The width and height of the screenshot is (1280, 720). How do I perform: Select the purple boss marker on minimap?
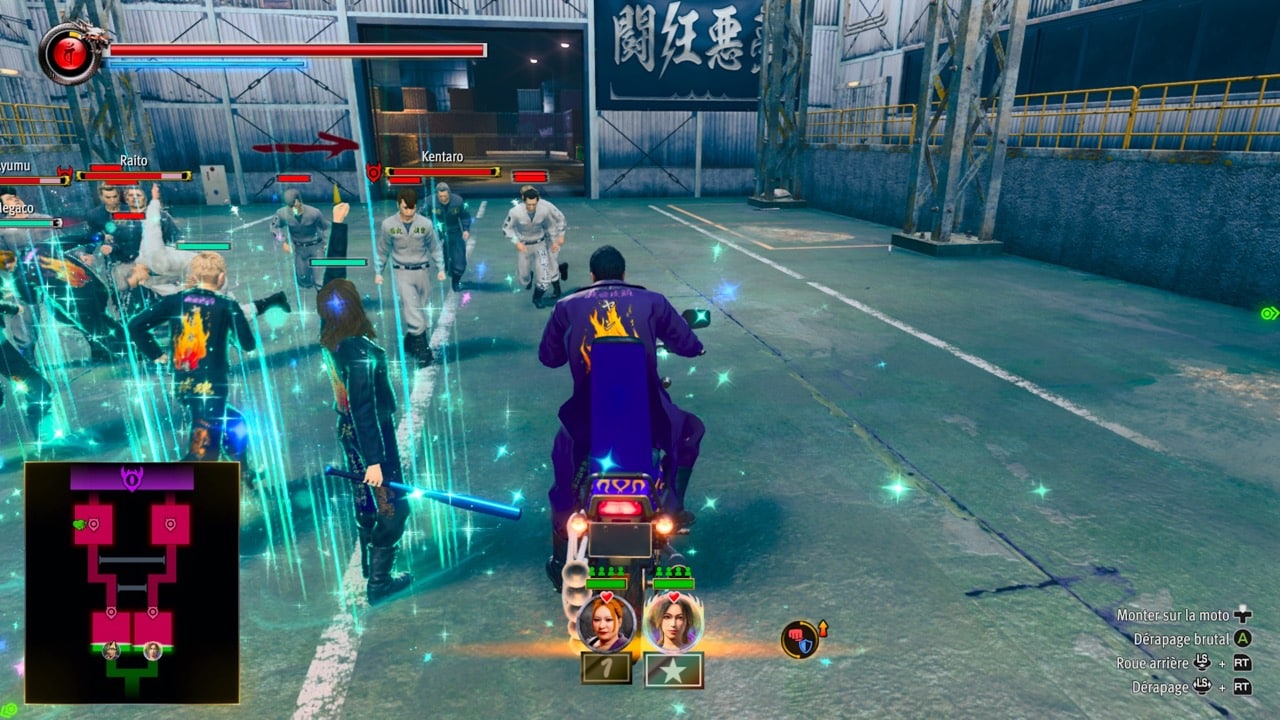pos(132,478)
